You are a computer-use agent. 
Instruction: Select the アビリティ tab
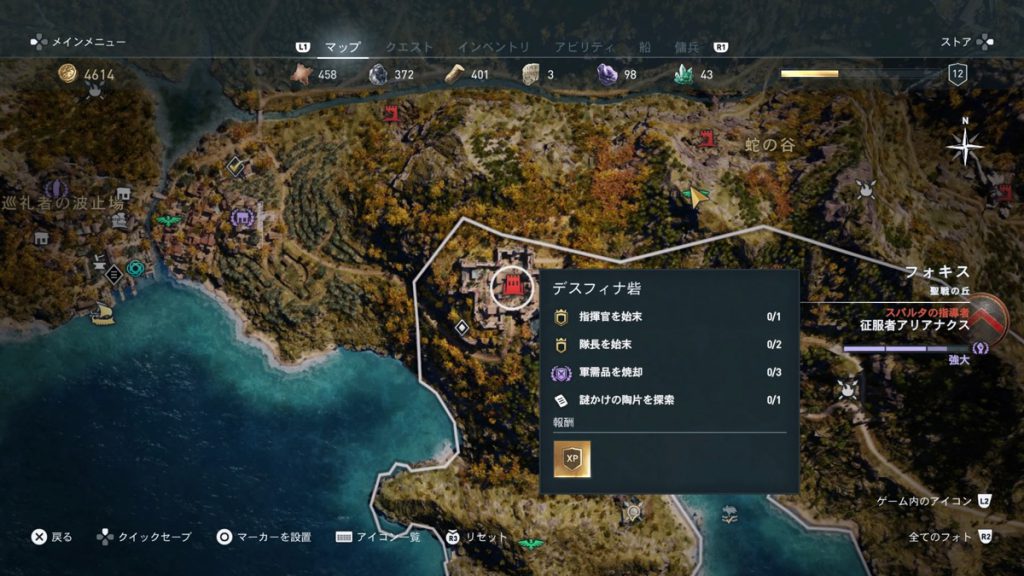click(583, 47)
